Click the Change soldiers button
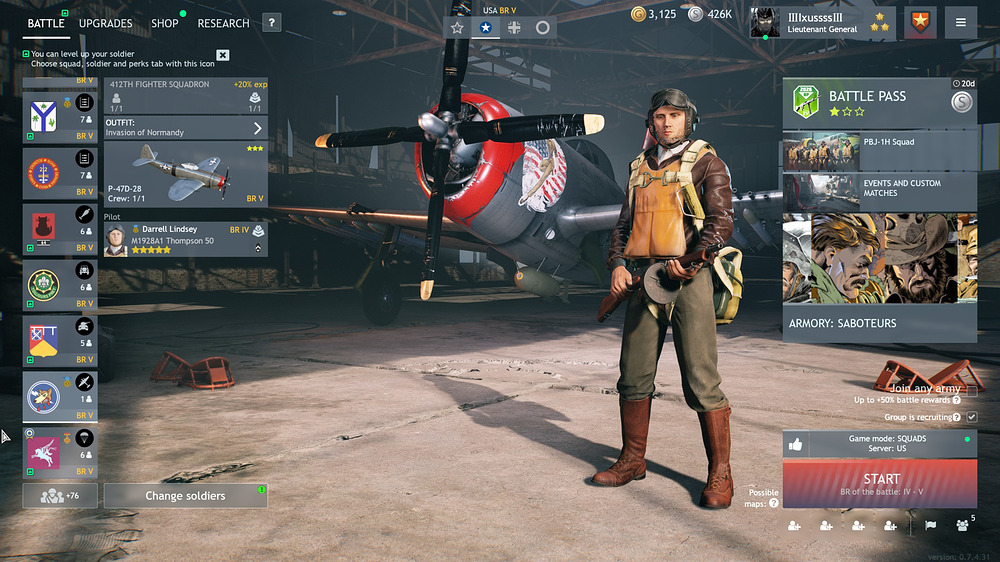This screenshot has width=1000, height=562. 185,496
